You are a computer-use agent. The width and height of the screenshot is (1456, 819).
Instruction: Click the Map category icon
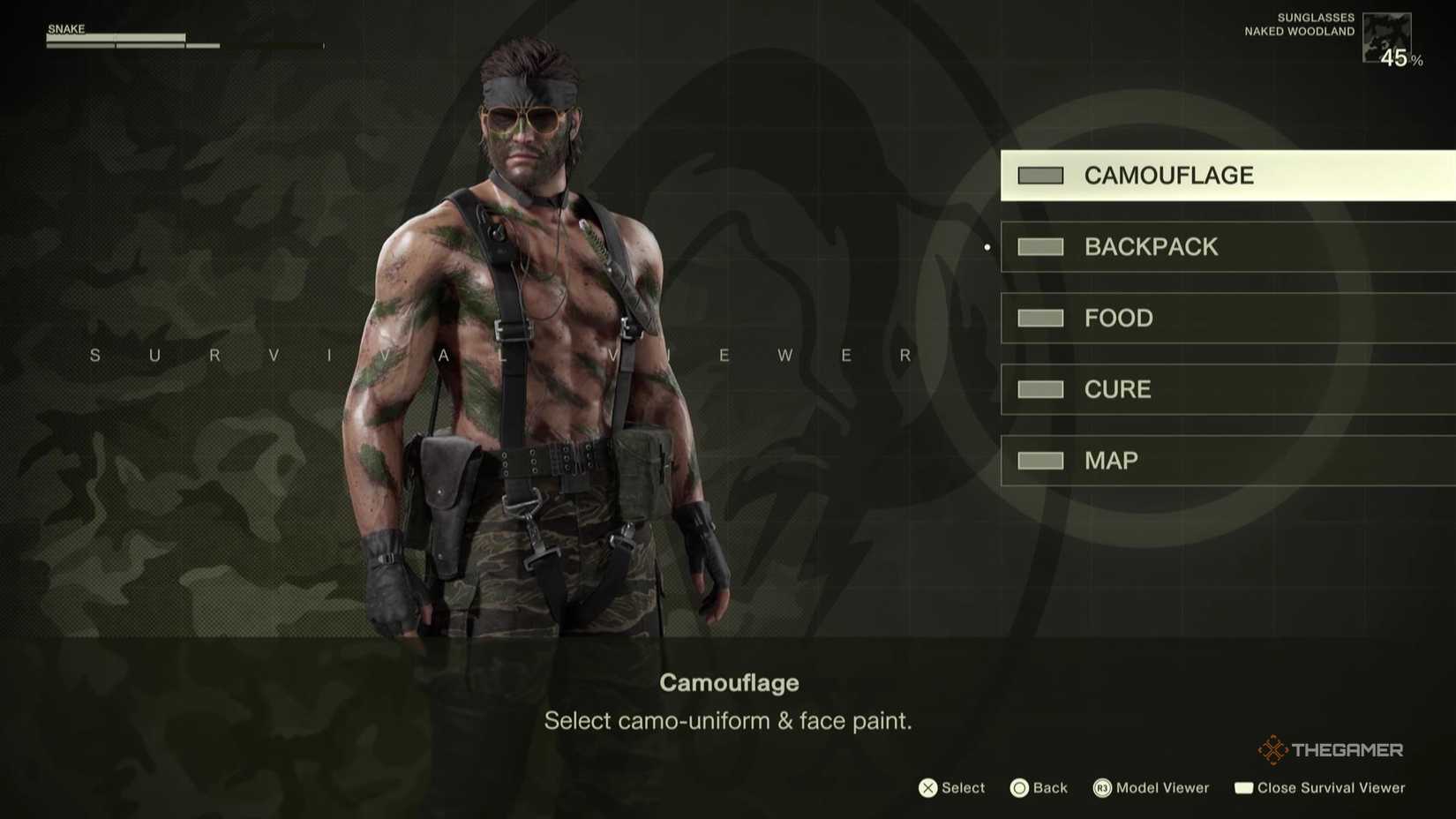click(1039, 460)
